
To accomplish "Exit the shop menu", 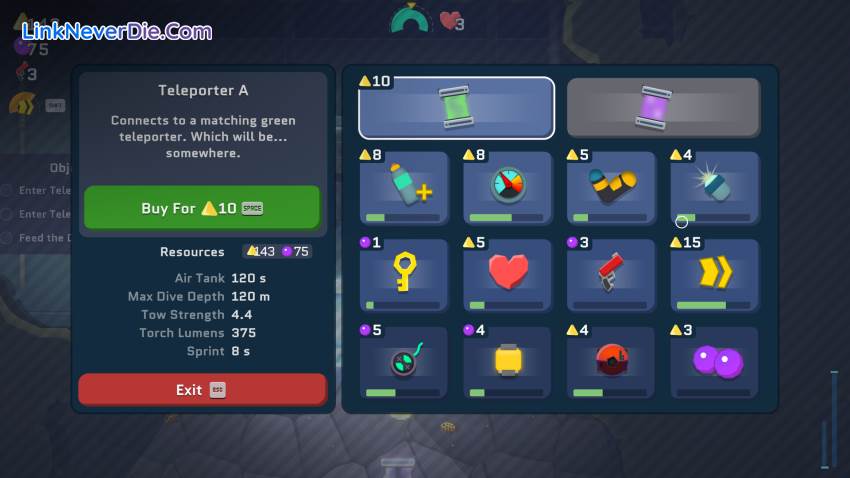I will (x=202, y=389).
